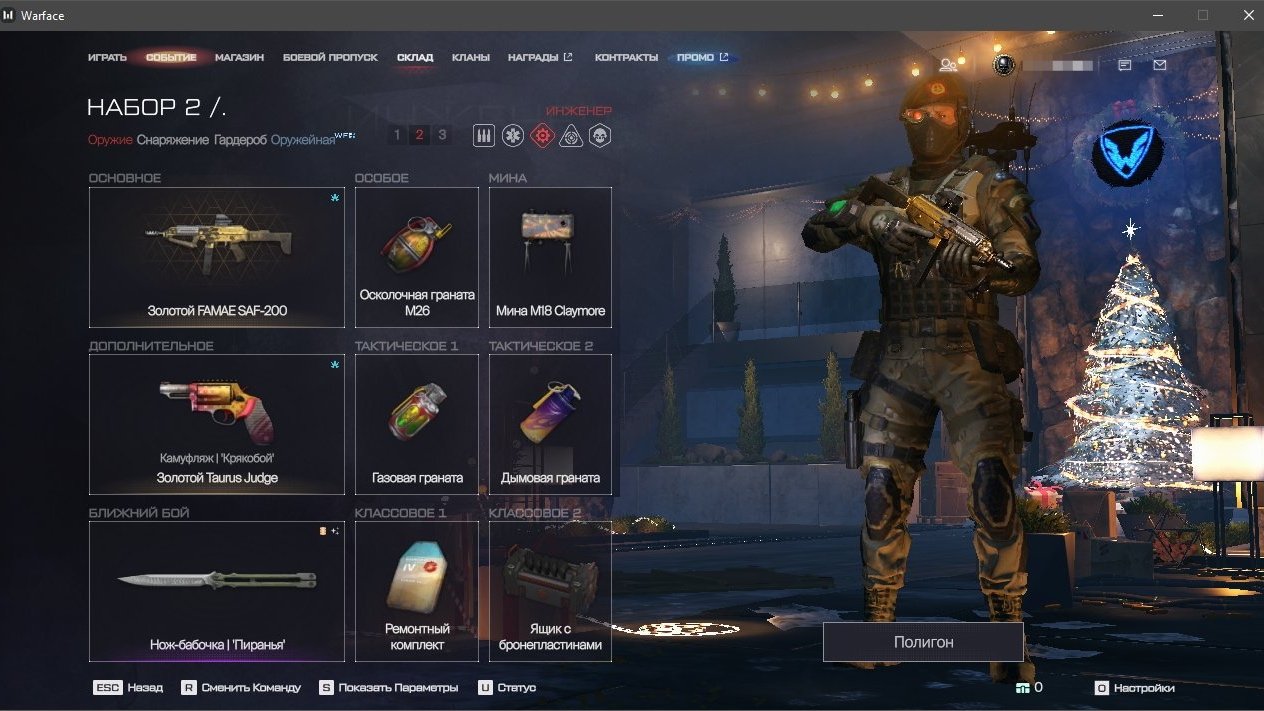Open the МАГАЗИН shop menu
Screen dimensions: 1264x711
click(x=239, y=58)
